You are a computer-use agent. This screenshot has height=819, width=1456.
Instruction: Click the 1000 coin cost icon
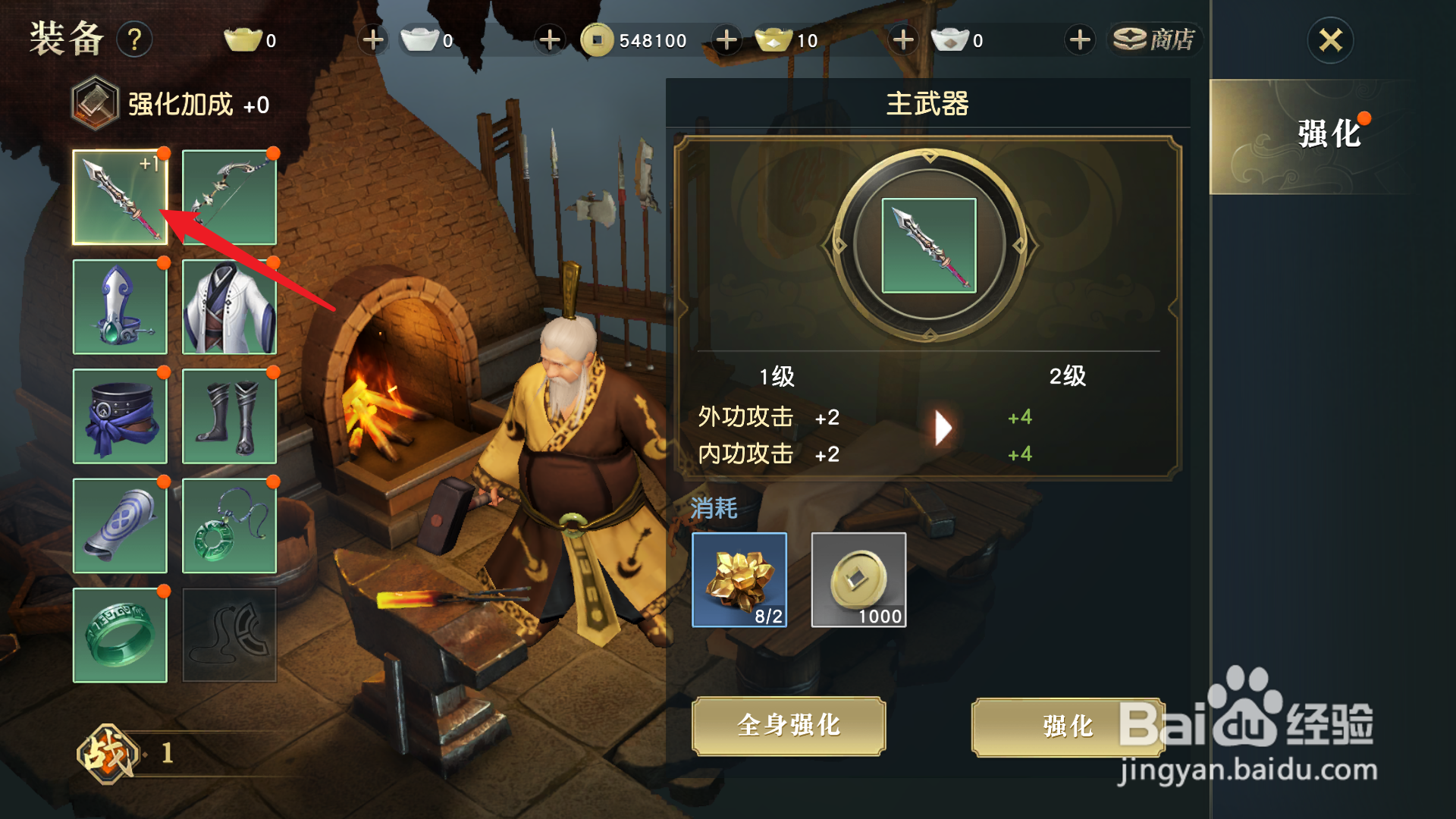(858, 580)
